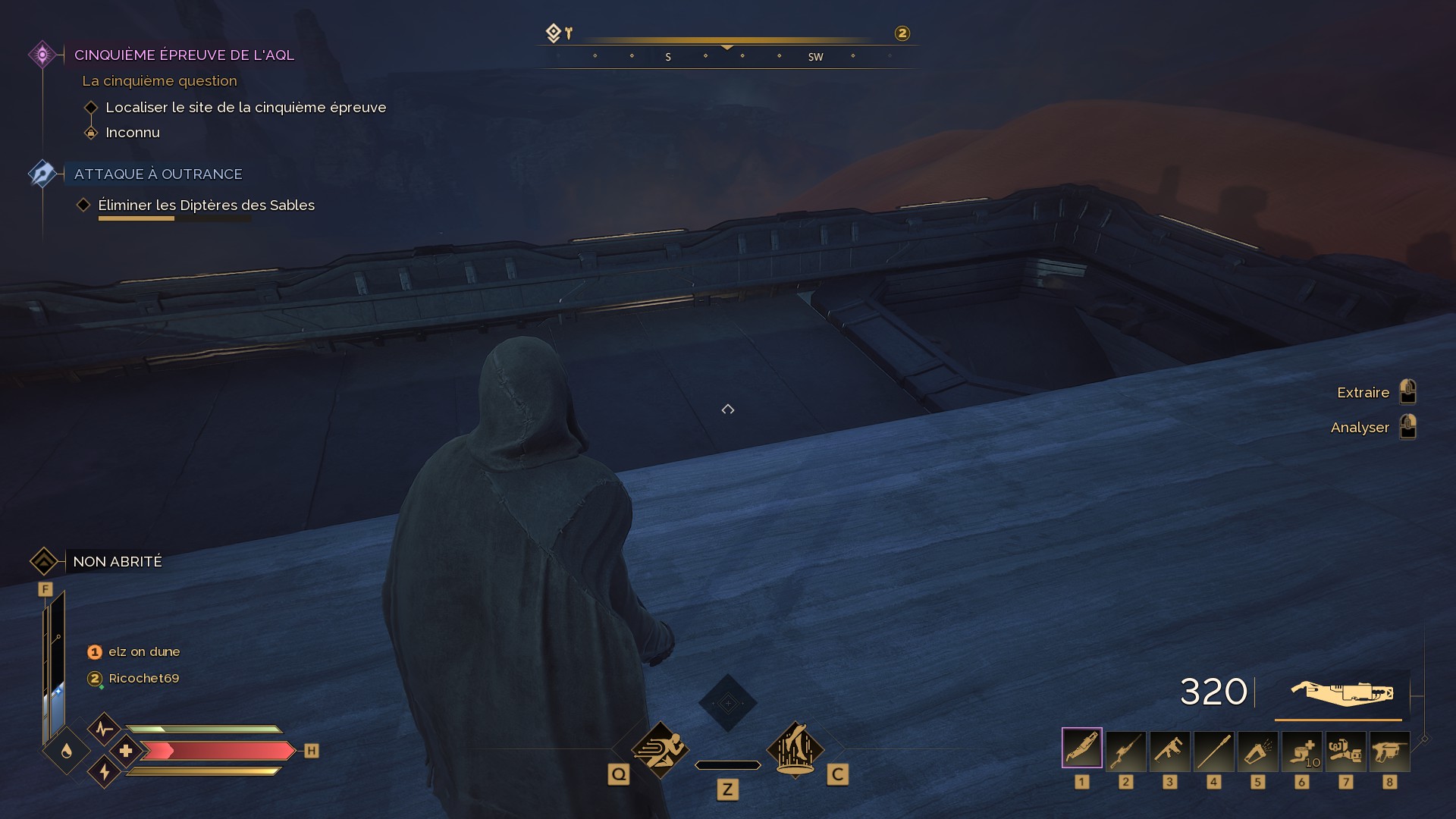Activate the leg leap ability
The width and height of the screenshot is (1456, 819).
[795, 749]
